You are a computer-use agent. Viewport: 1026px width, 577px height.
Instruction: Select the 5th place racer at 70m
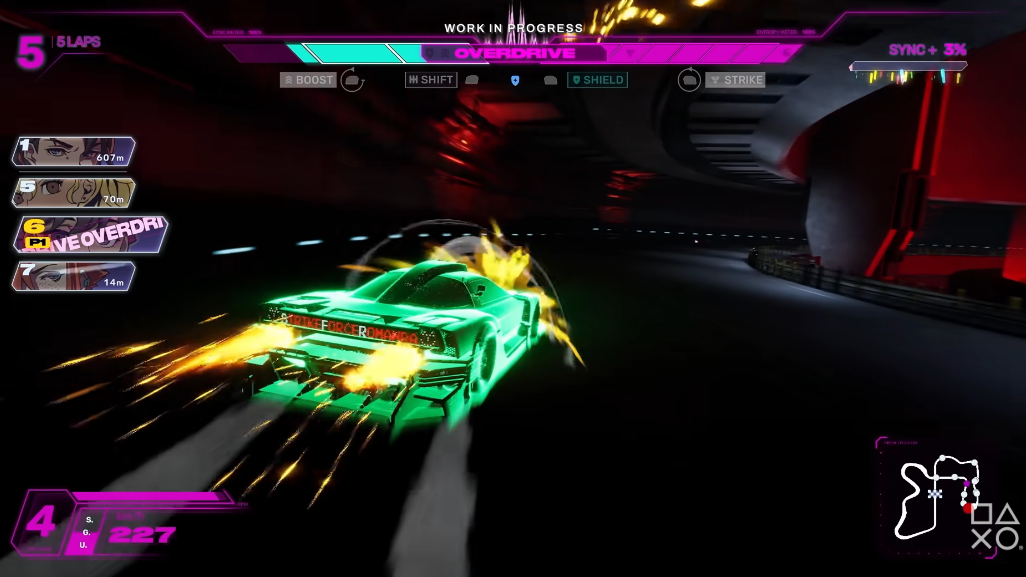tap(73, 193)
